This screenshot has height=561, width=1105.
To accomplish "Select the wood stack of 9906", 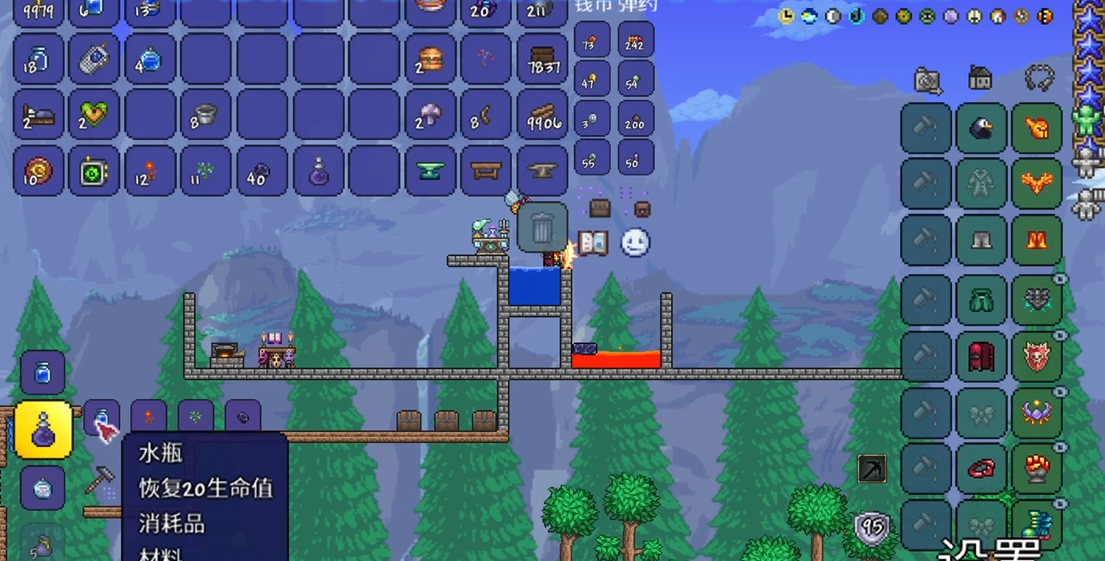I will pyautogui.click(x=543, y=116).
